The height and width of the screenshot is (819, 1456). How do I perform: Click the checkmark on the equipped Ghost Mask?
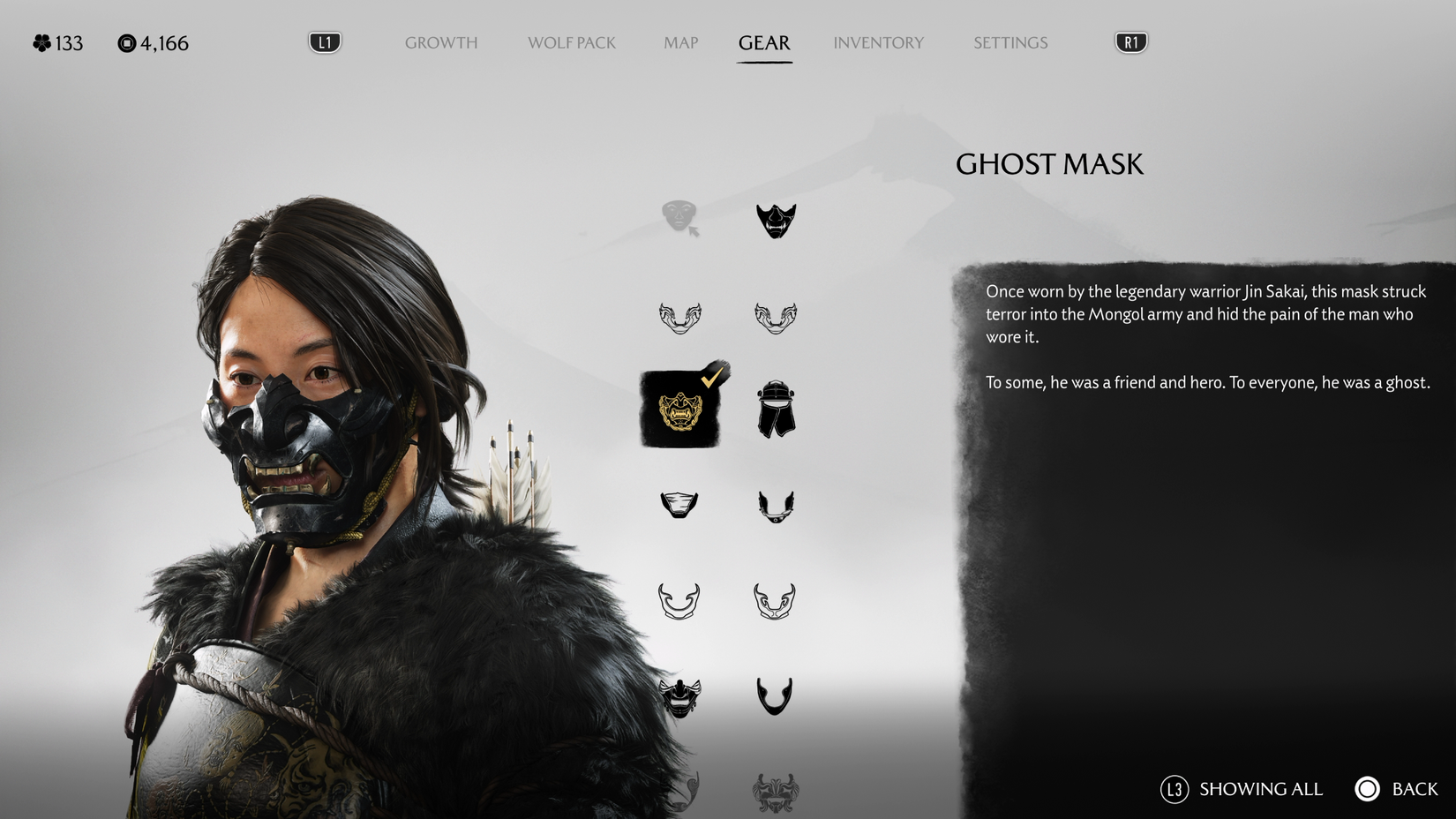pyautogui.click(x=710, y=378)
